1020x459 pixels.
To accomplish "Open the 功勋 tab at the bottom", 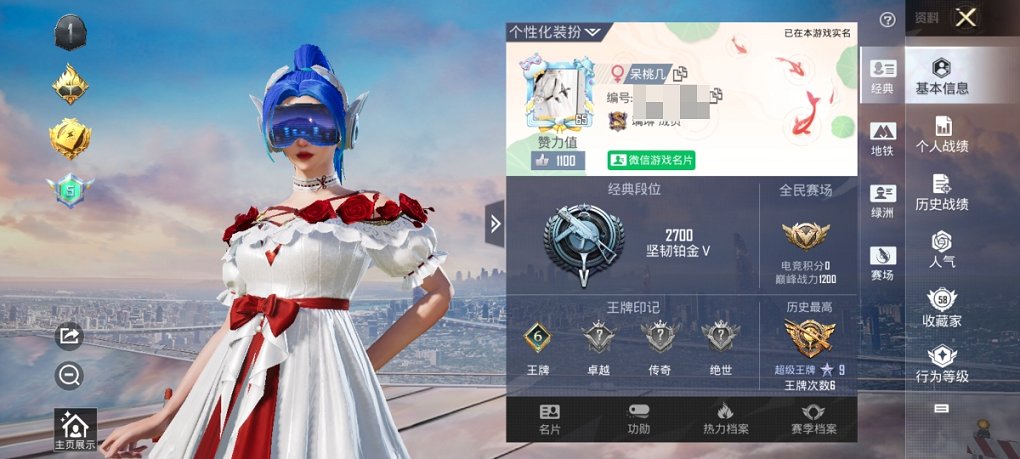I will pyautogui.click(x=638, y=419).
